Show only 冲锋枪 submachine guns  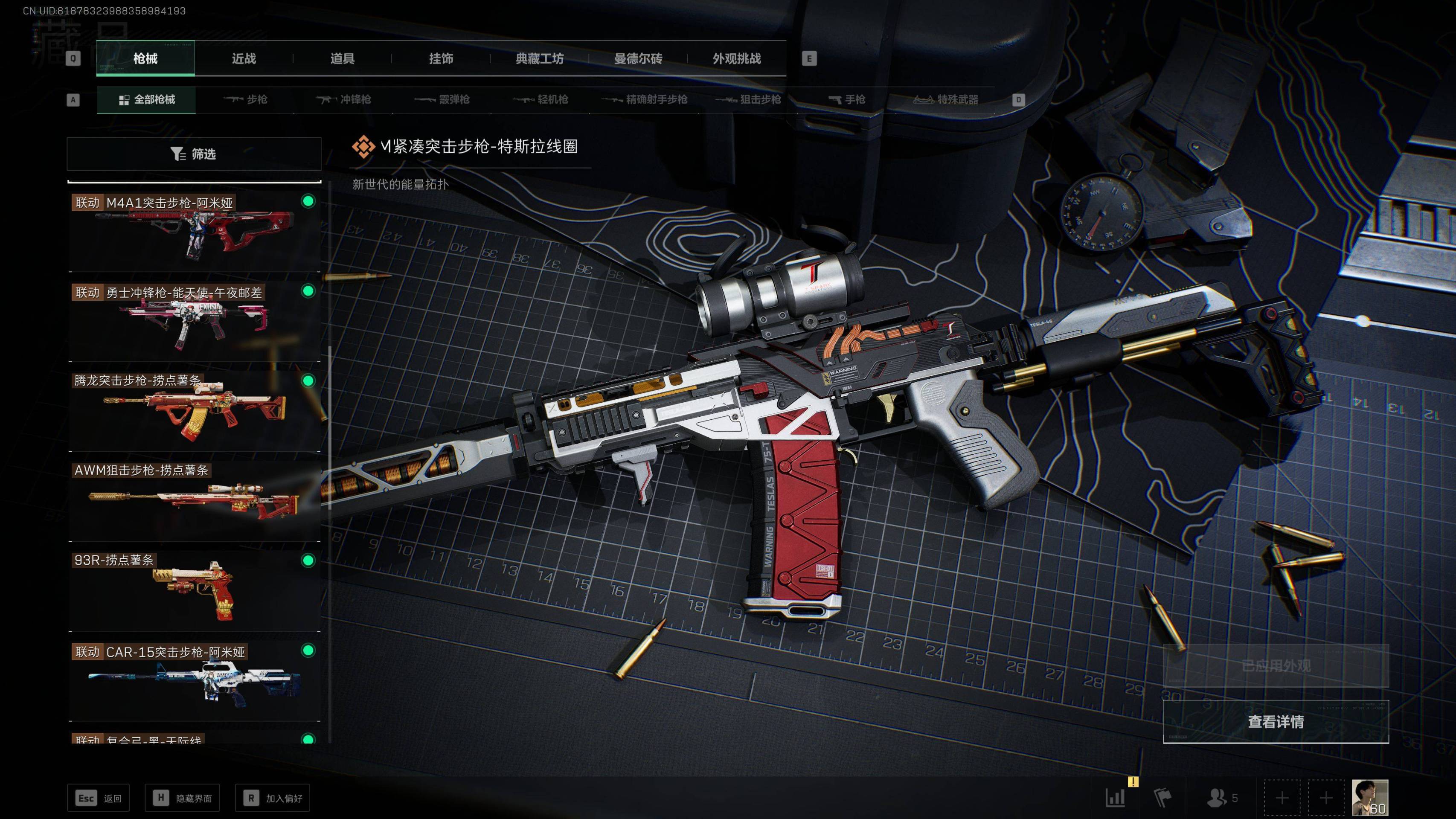[x=344, y=100]
